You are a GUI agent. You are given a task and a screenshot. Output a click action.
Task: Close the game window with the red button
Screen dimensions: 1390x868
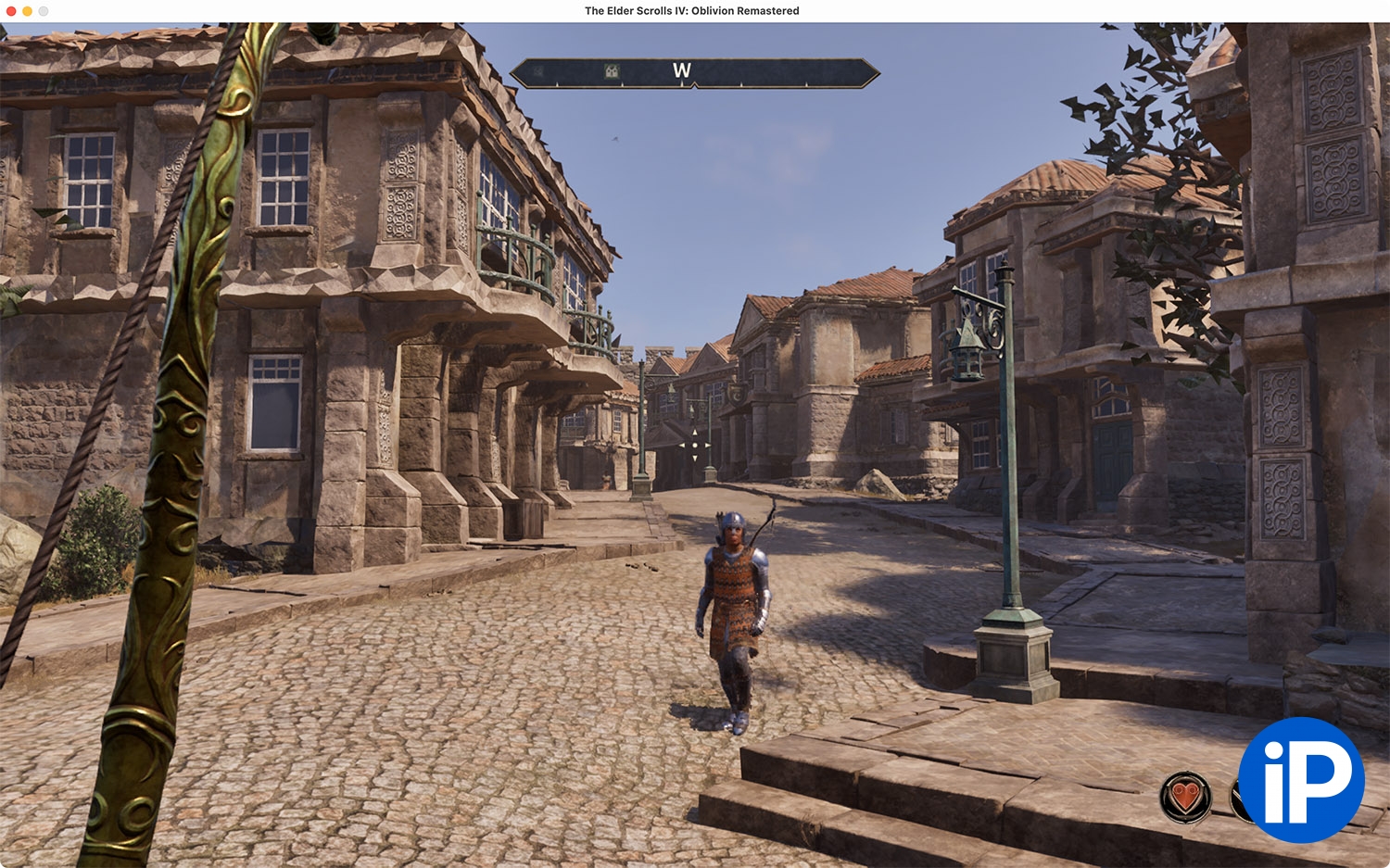[x=11, y=11]
